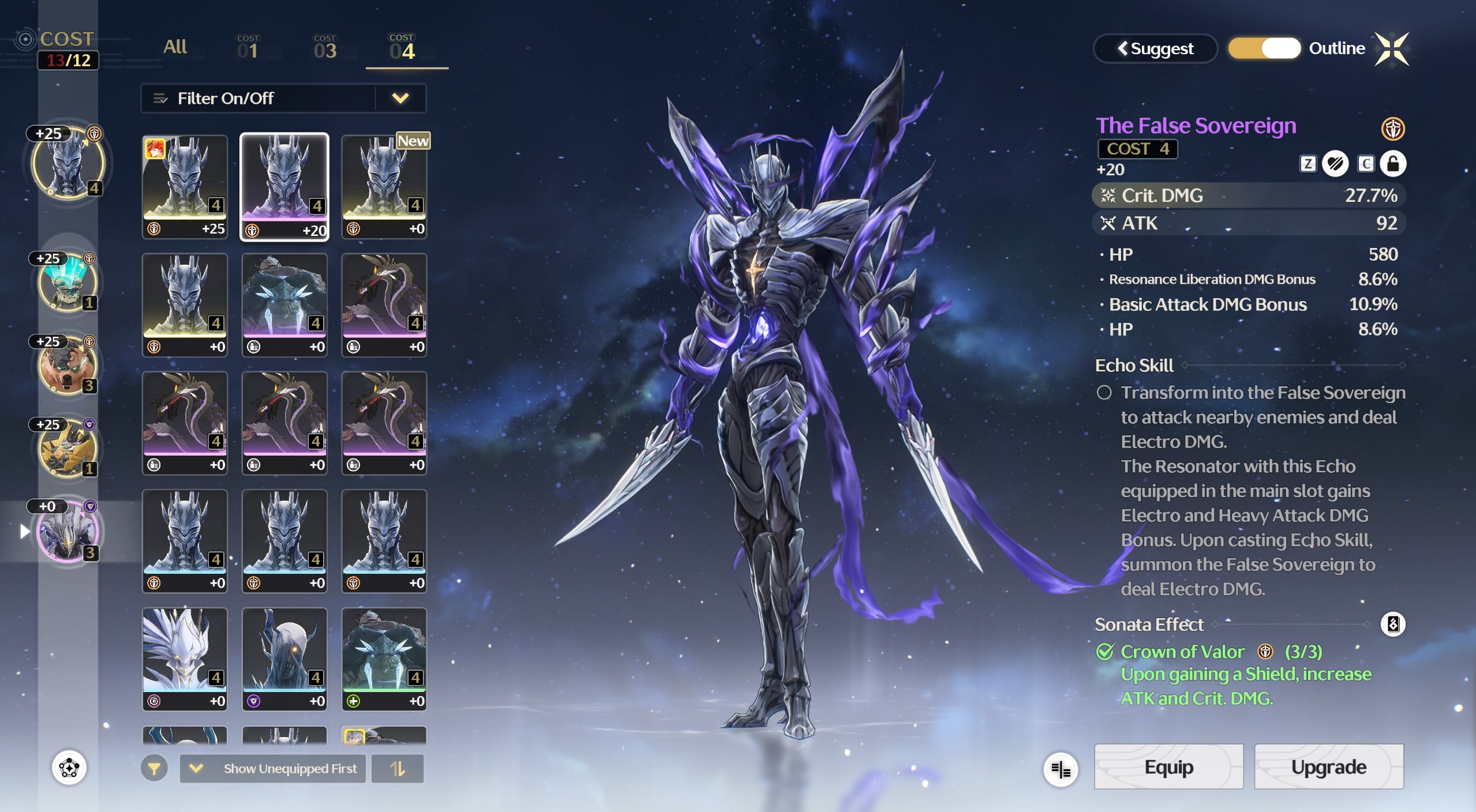View Sonata Effect details icon
The width and height of the screenshot is (1476, 812).
pyautogui.click(x=1393, y=624)
